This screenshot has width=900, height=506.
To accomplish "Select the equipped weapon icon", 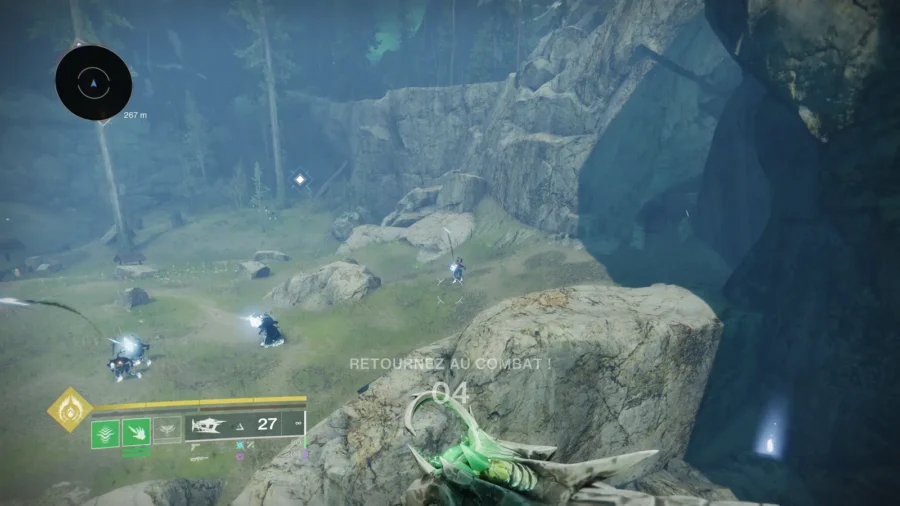I will coord(209,425).
